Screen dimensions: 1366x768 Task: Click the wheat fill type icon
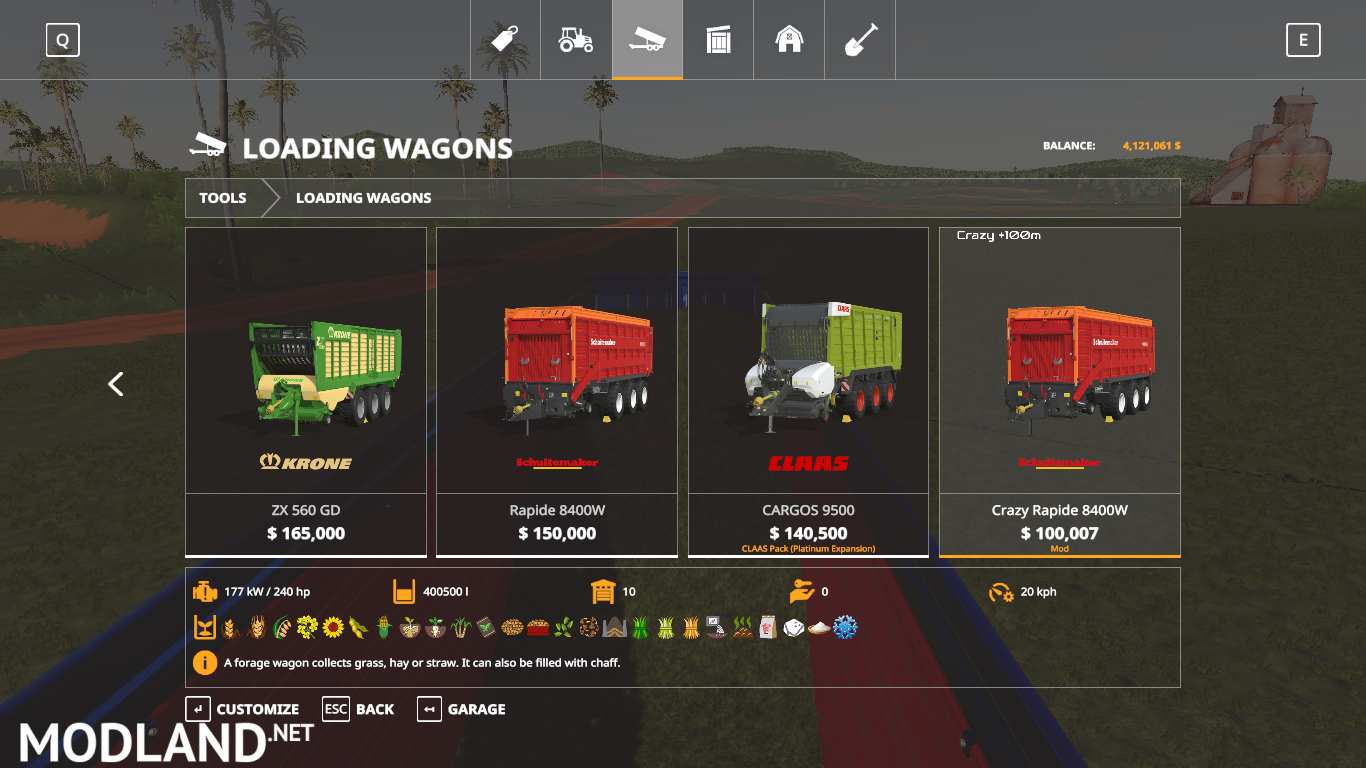pos(228,628)
